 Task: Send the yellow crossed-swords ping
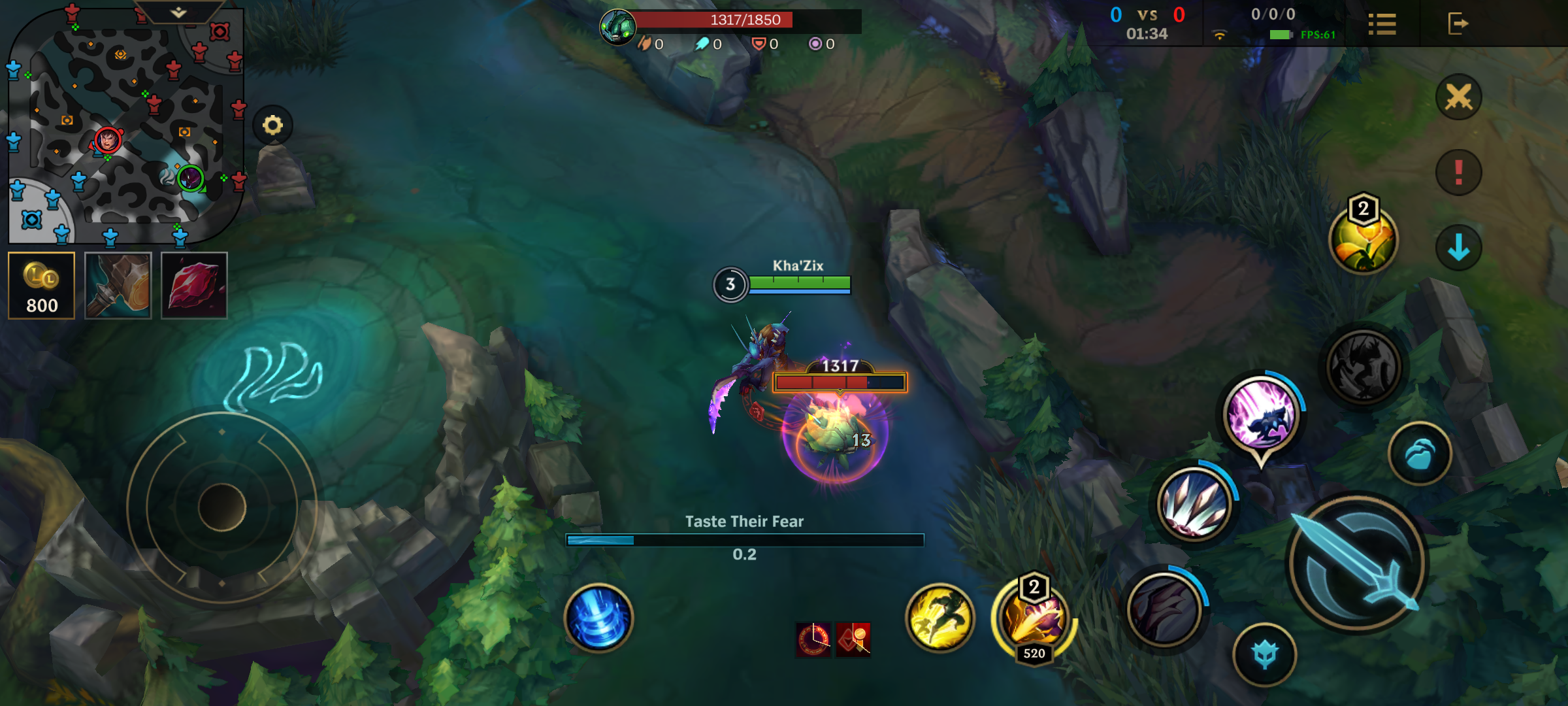[1458, 97]
